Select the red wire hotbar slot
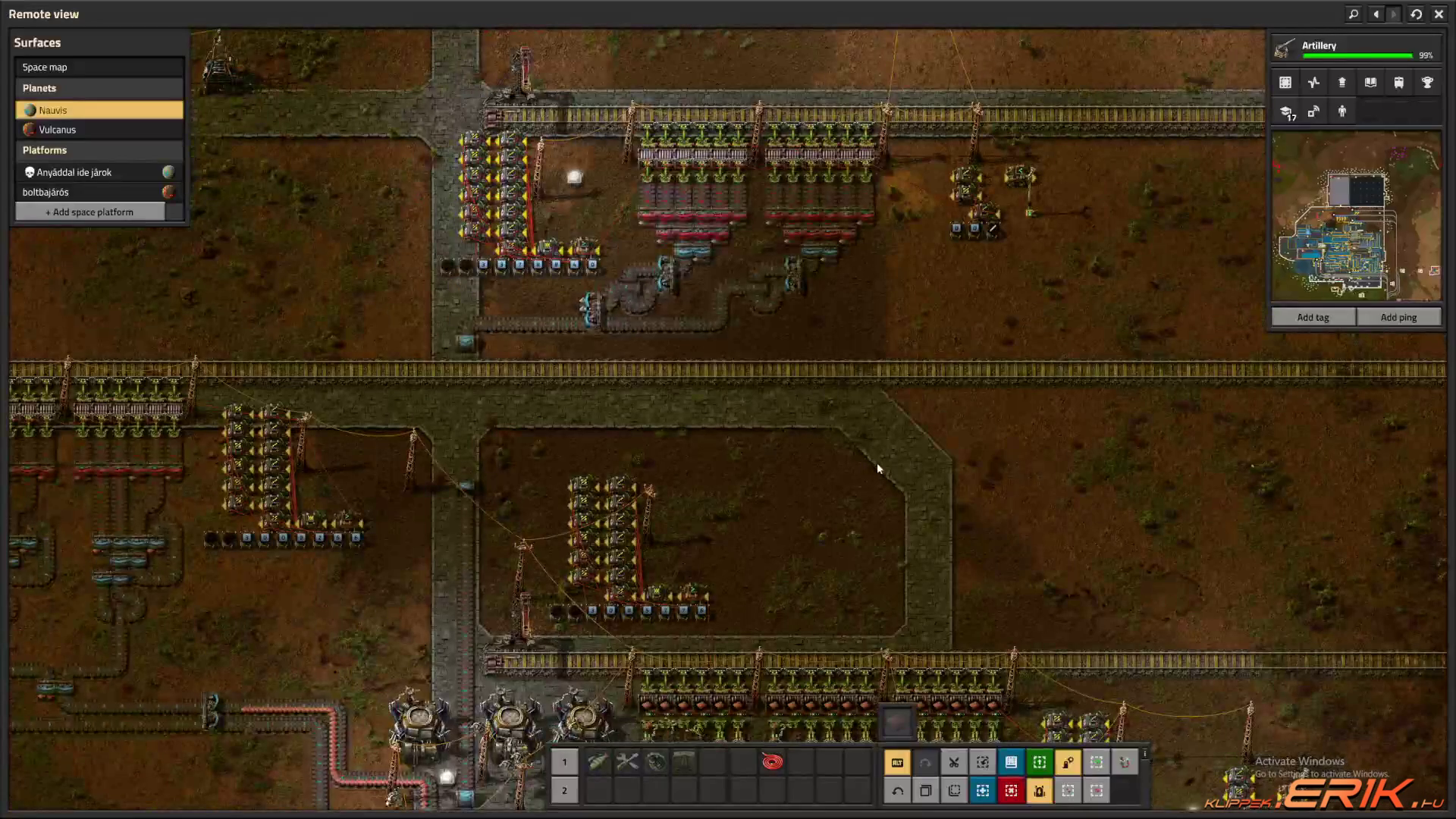The width and height of the screenshot is (1456, 819). point(772,762)
